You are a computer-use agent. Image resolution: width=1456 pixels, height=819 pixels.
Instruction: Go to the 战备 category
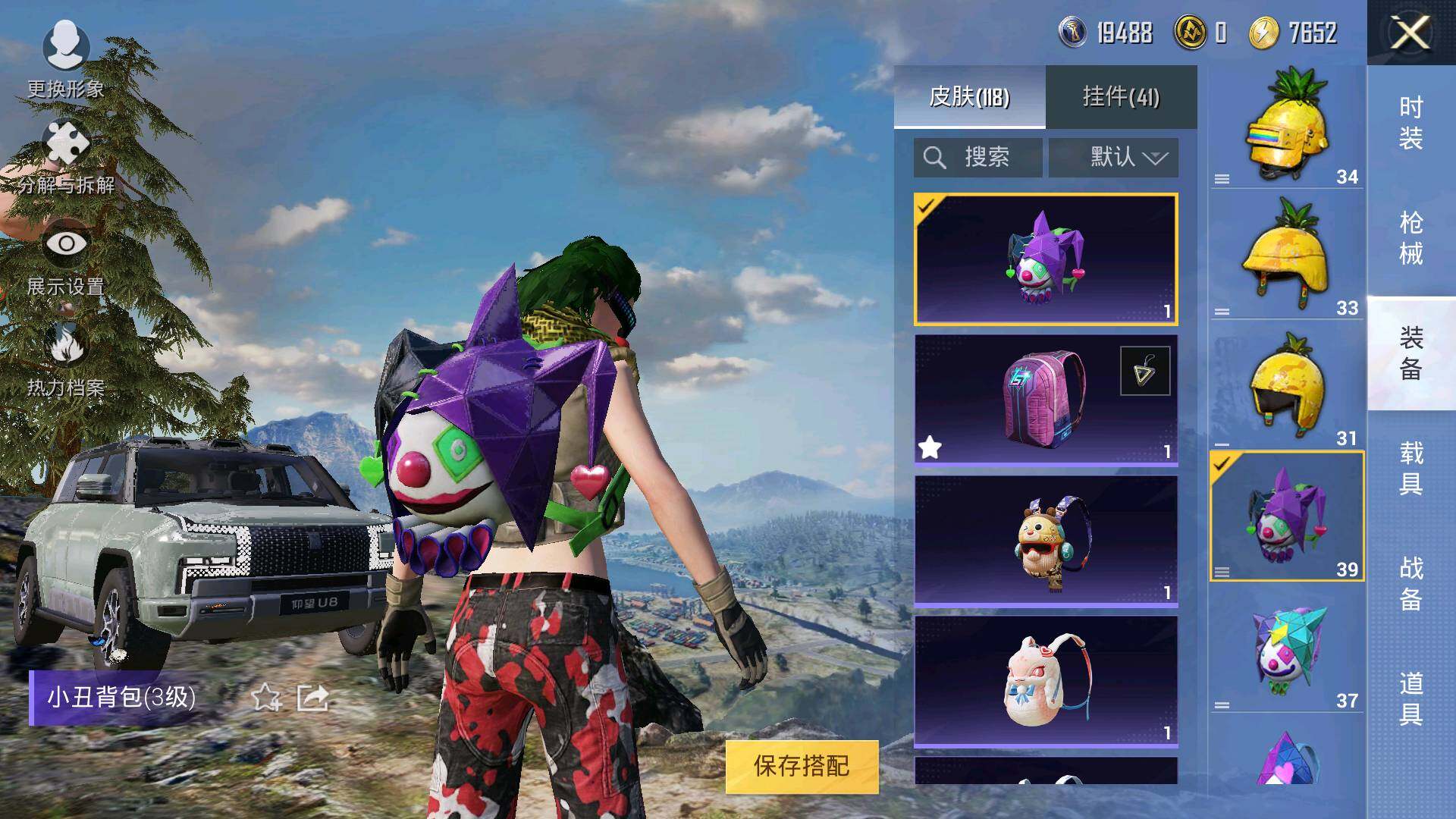(1410, 584)
